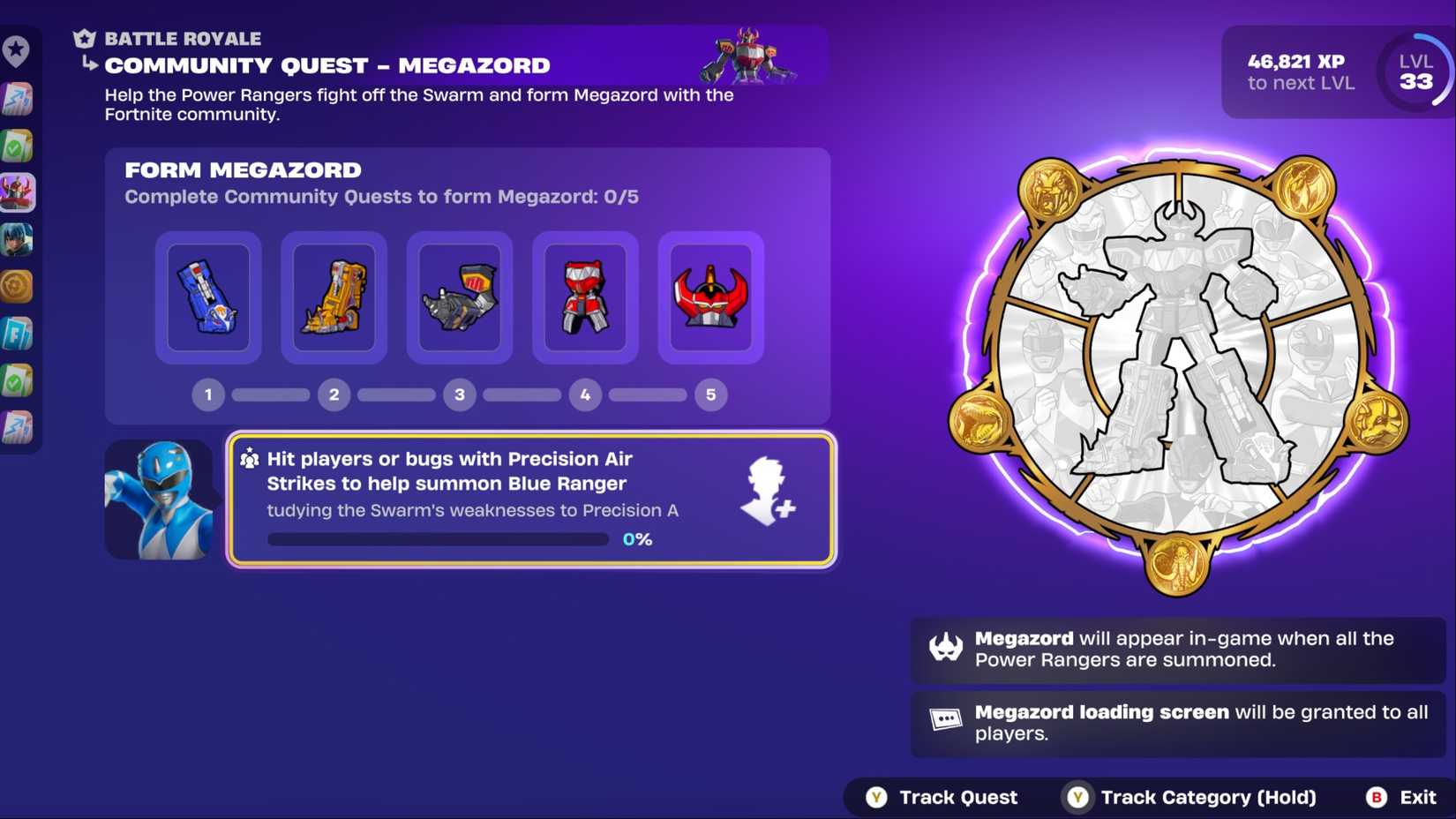
Task: Select step 3 on the Megazord progress tracker
Action: pos(460,394)
